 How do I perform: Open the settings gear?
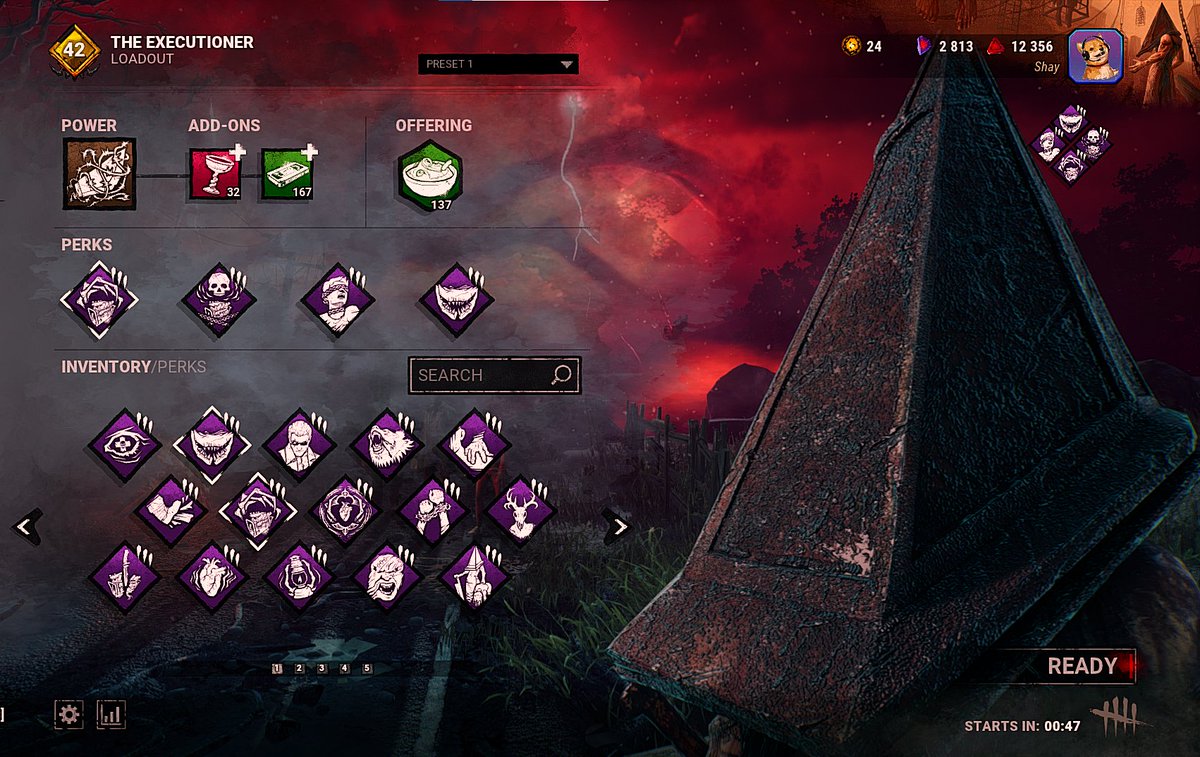(69, 714)
